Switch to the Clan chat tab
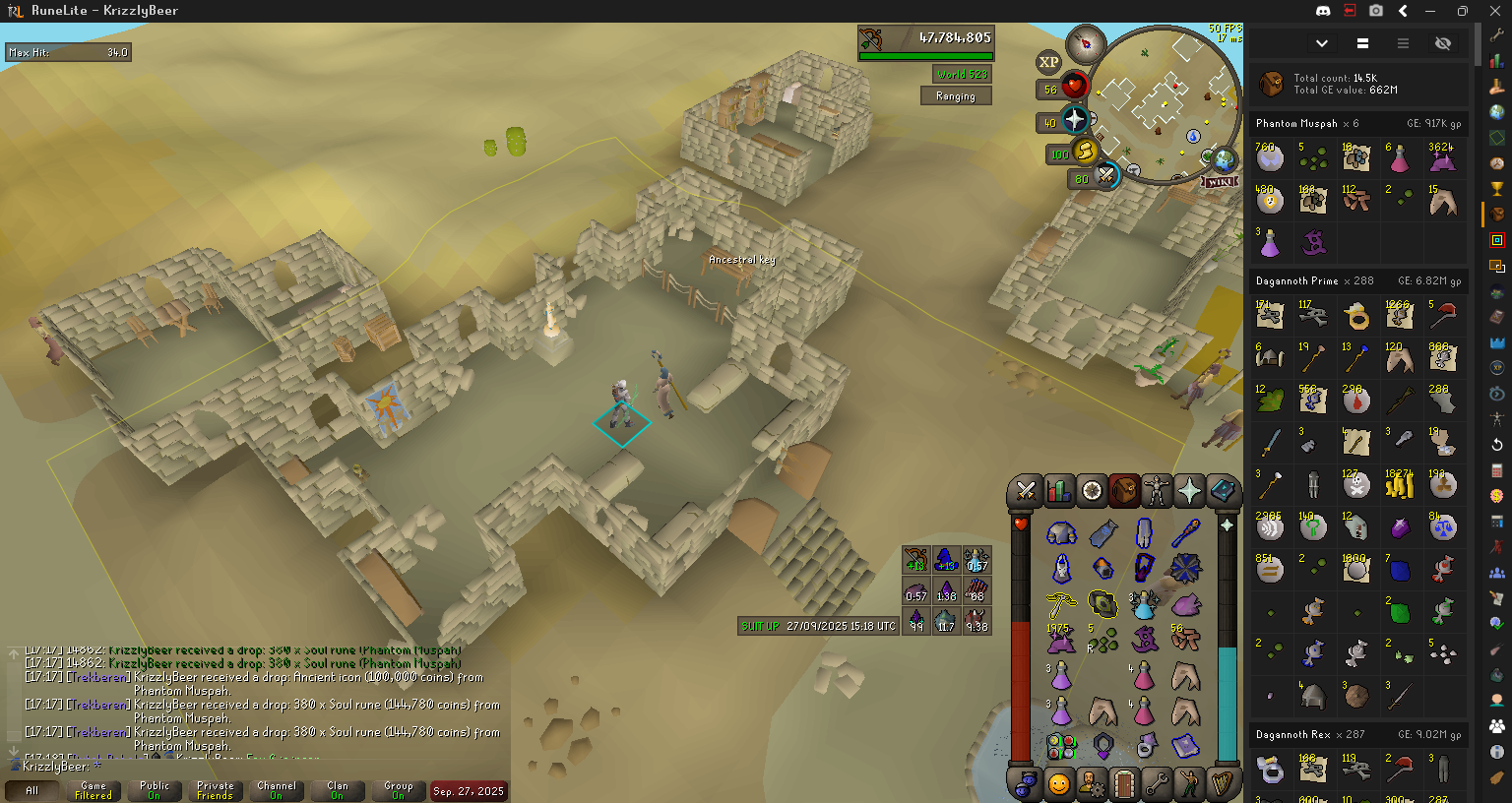 (x=338, y=790)
